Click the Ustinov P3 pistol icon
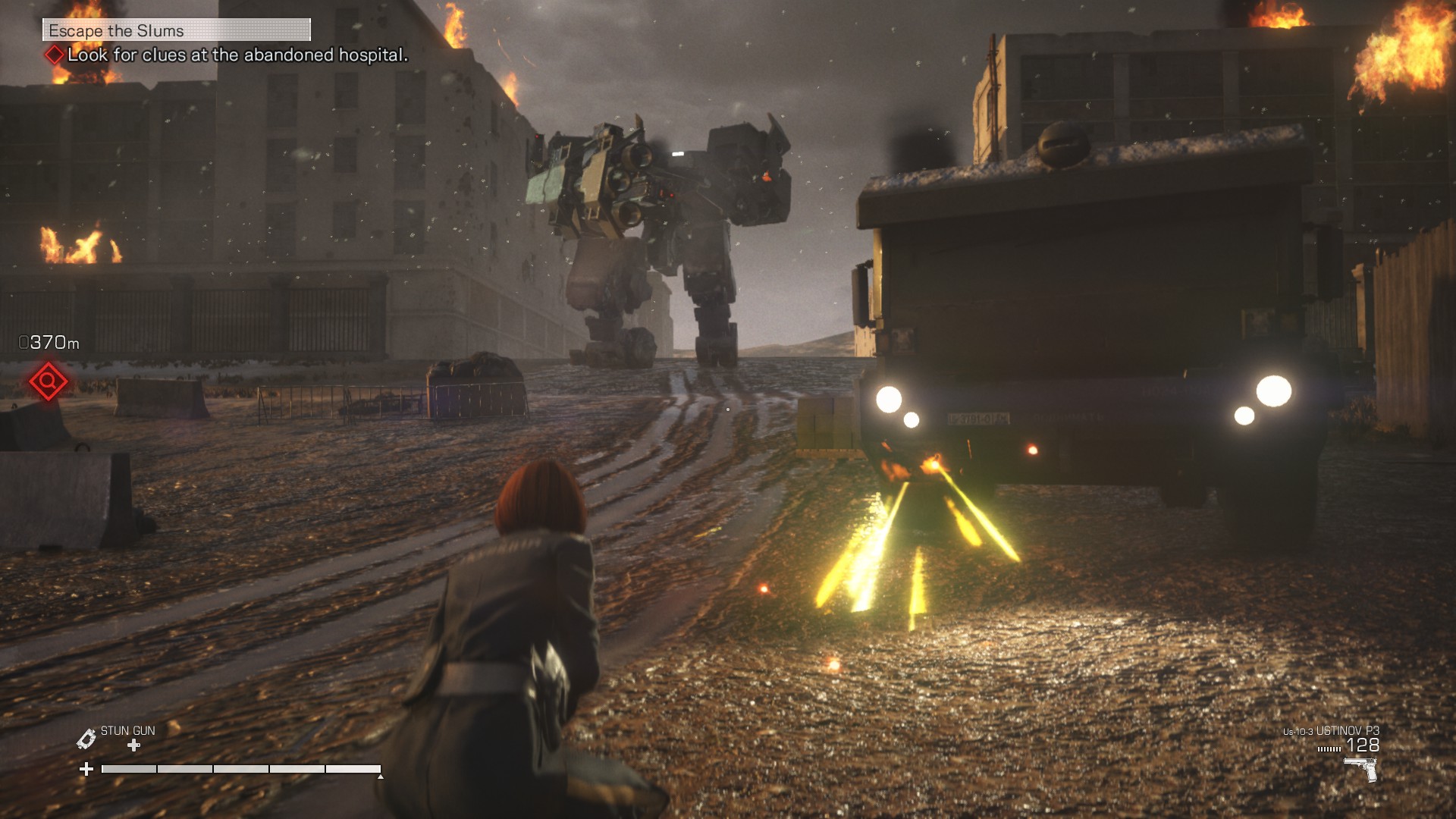Viewport: 1456px width, 819px height. (1361, 769)
